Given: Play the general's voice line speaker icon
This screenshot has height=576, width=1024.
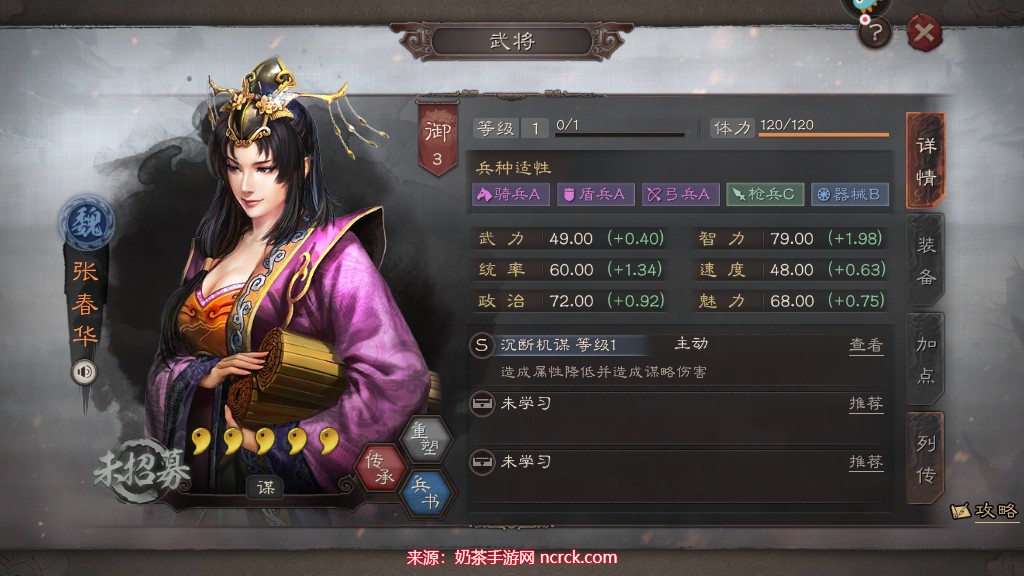Looking at the screenshot, I should 84,373.
